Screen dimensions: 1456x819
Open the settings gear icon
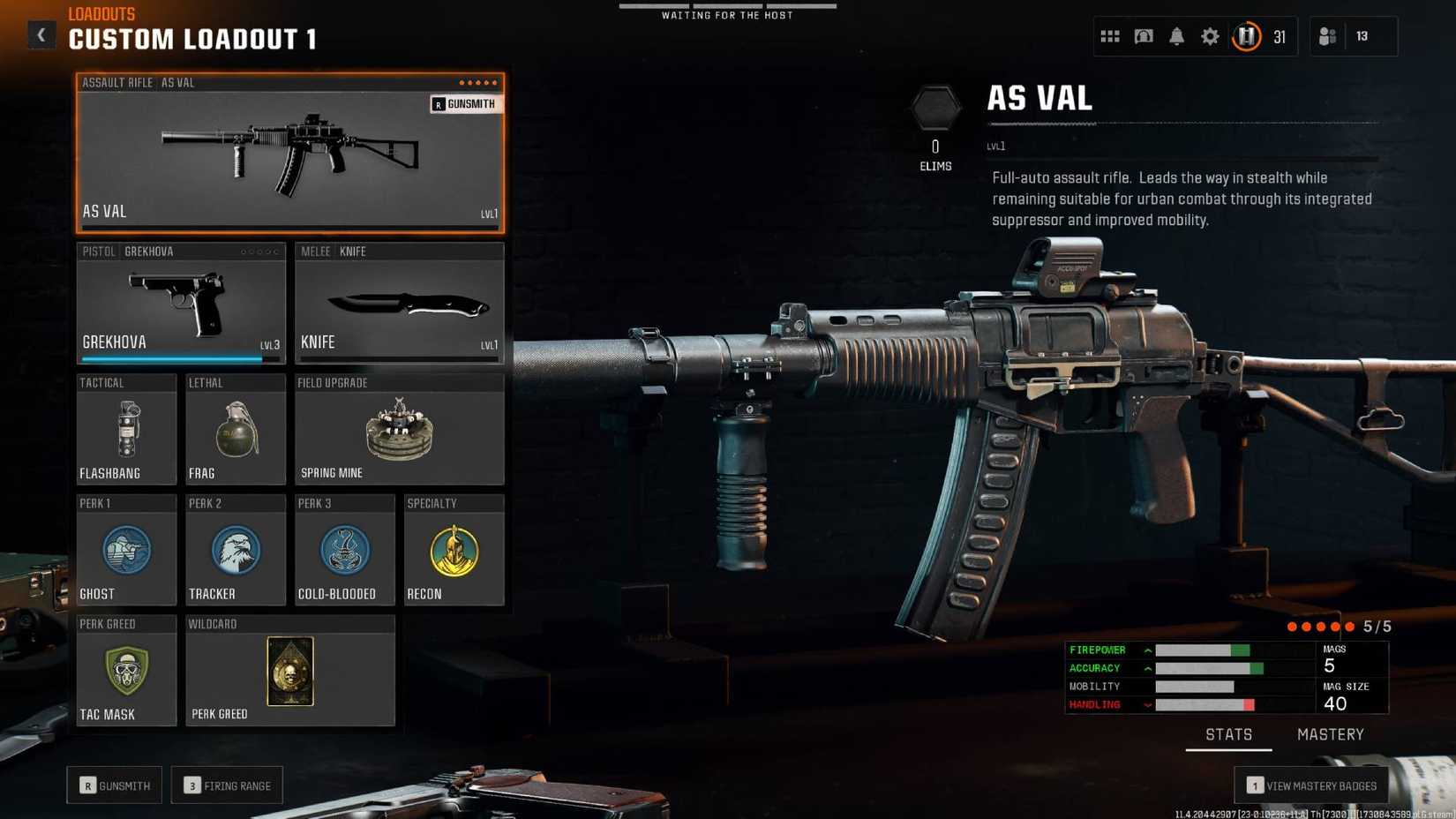click(x=1210, y=36)
